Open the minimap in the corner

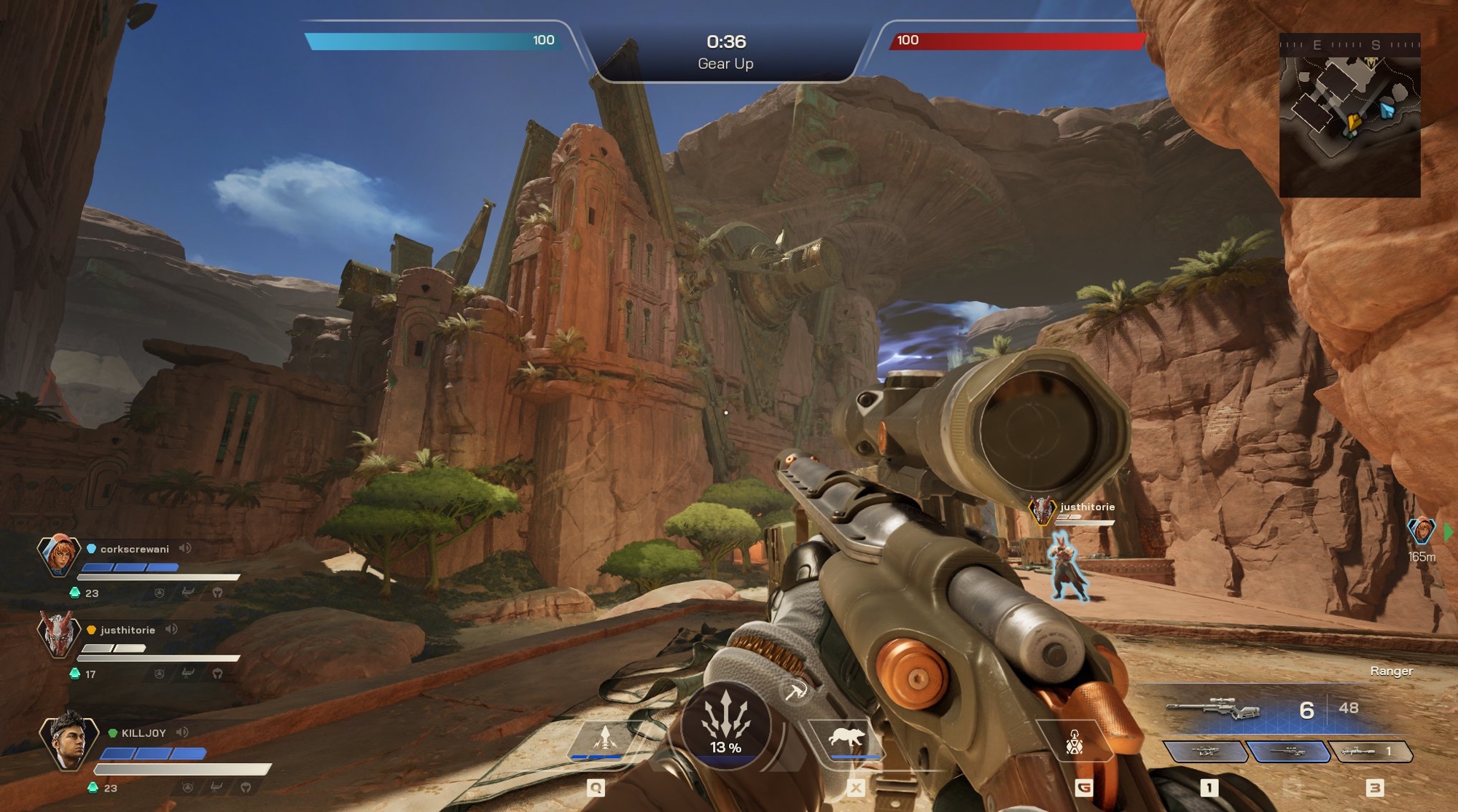pos(1349,115)
